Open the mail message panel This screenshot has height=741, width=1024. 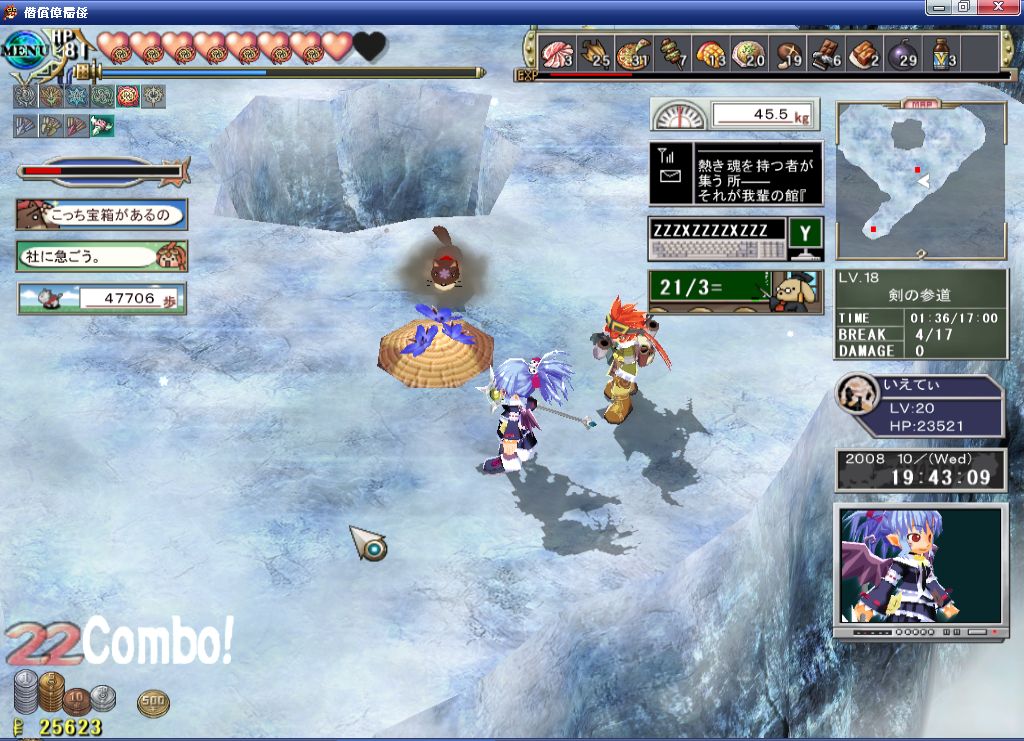click(x=735, y=173)
